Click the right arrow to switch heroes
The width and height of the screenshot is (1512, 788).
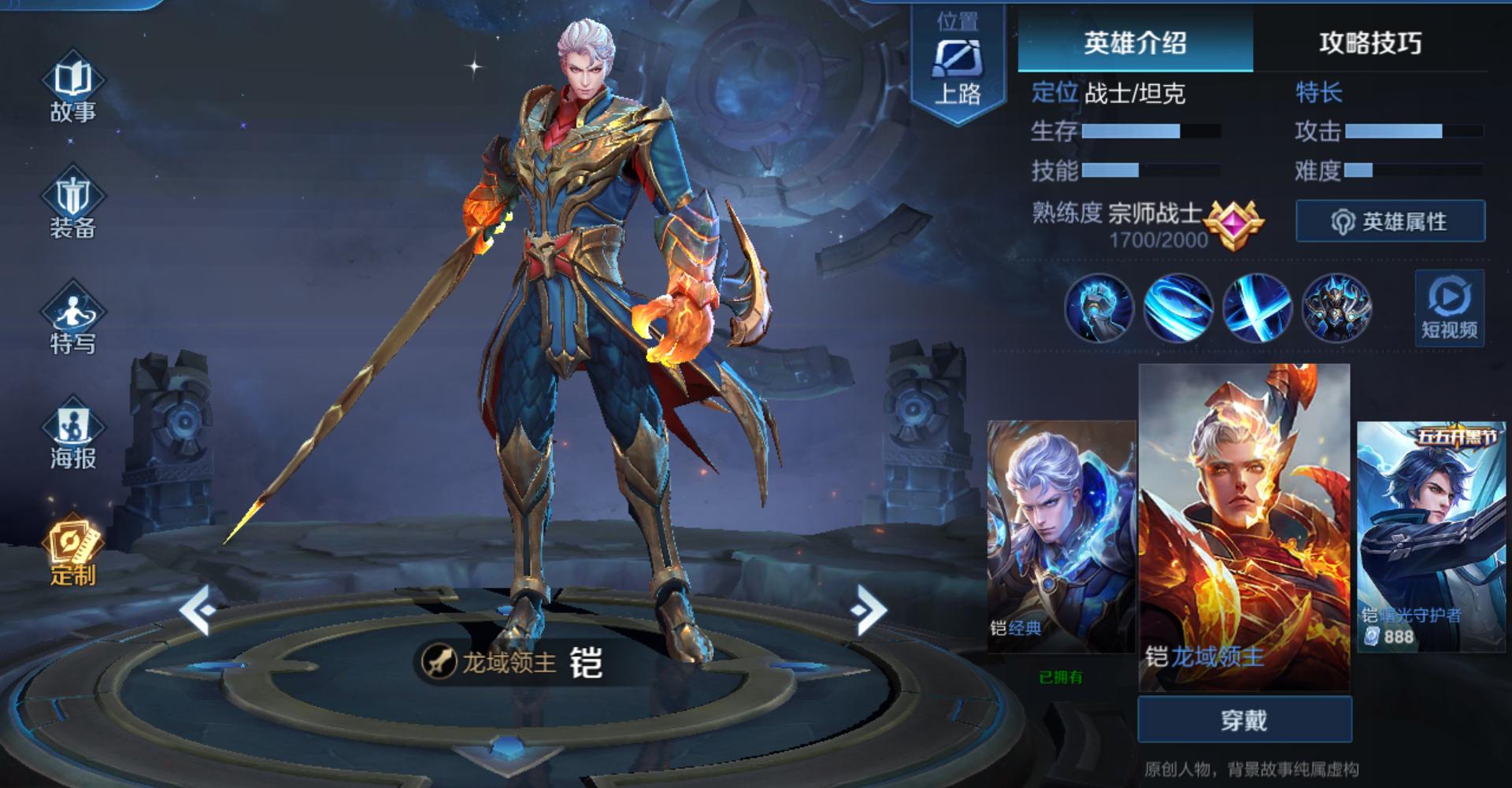tap(868, 610)
